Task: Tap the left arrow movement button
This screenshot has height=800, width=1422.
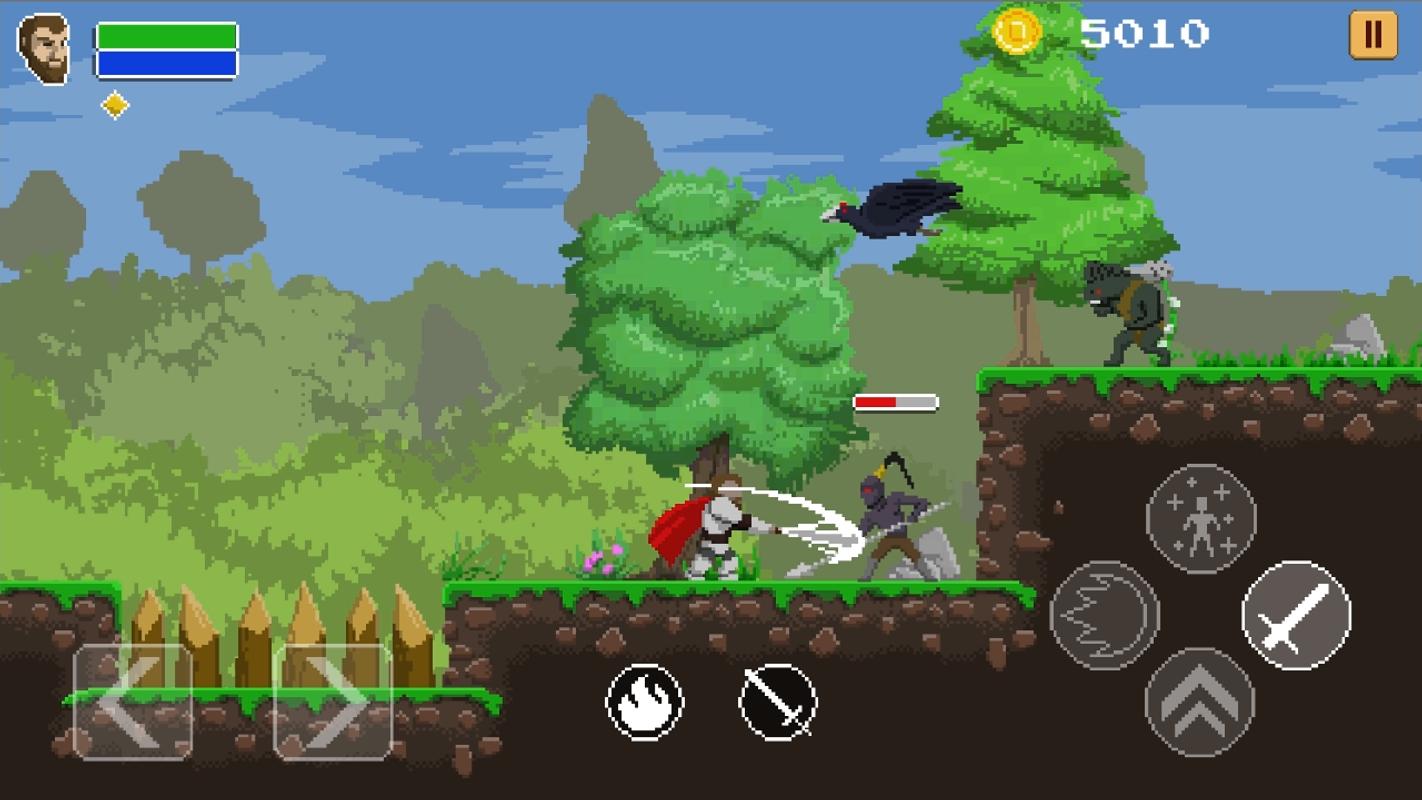Action: pyautogui.click(x=132, y=702)
